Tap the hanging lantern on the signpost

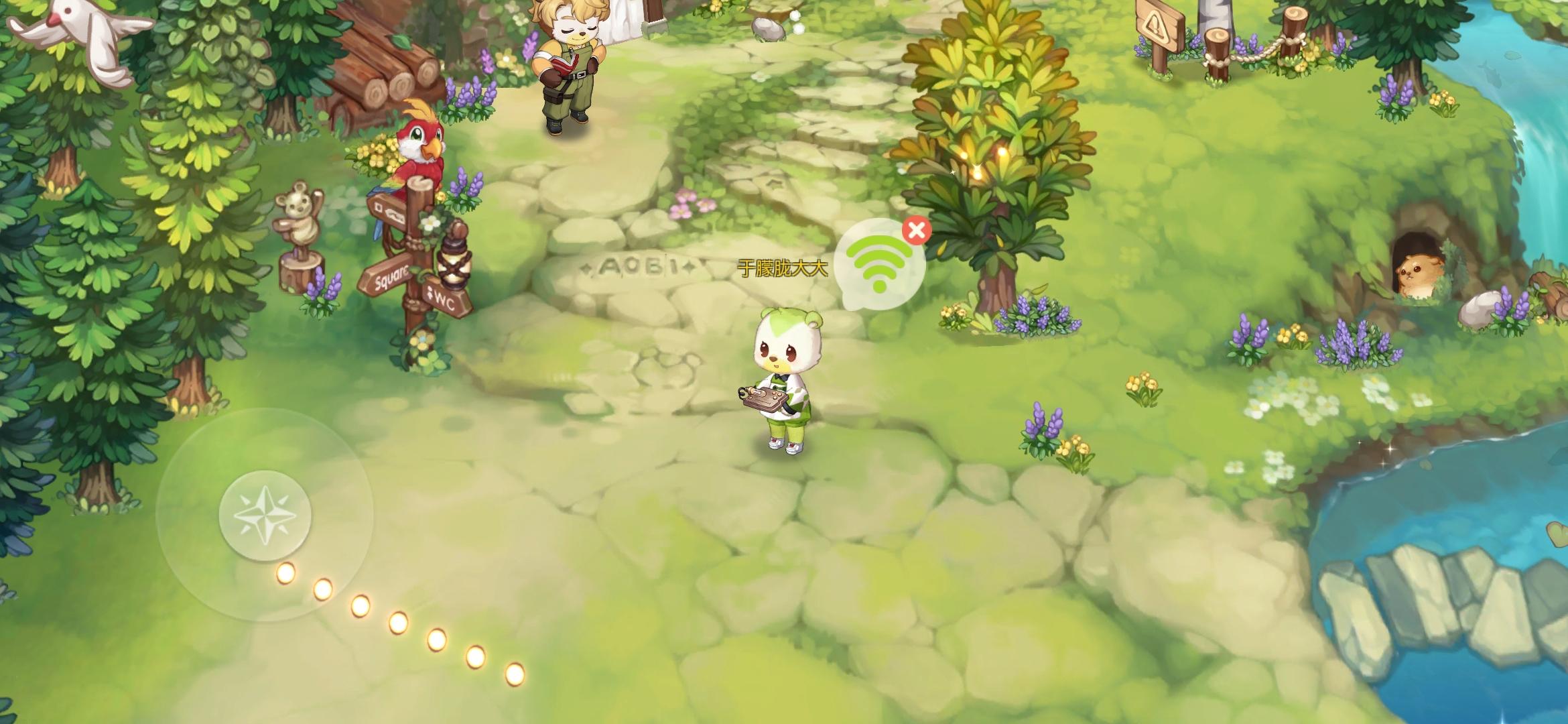click(x=455, y=263)
